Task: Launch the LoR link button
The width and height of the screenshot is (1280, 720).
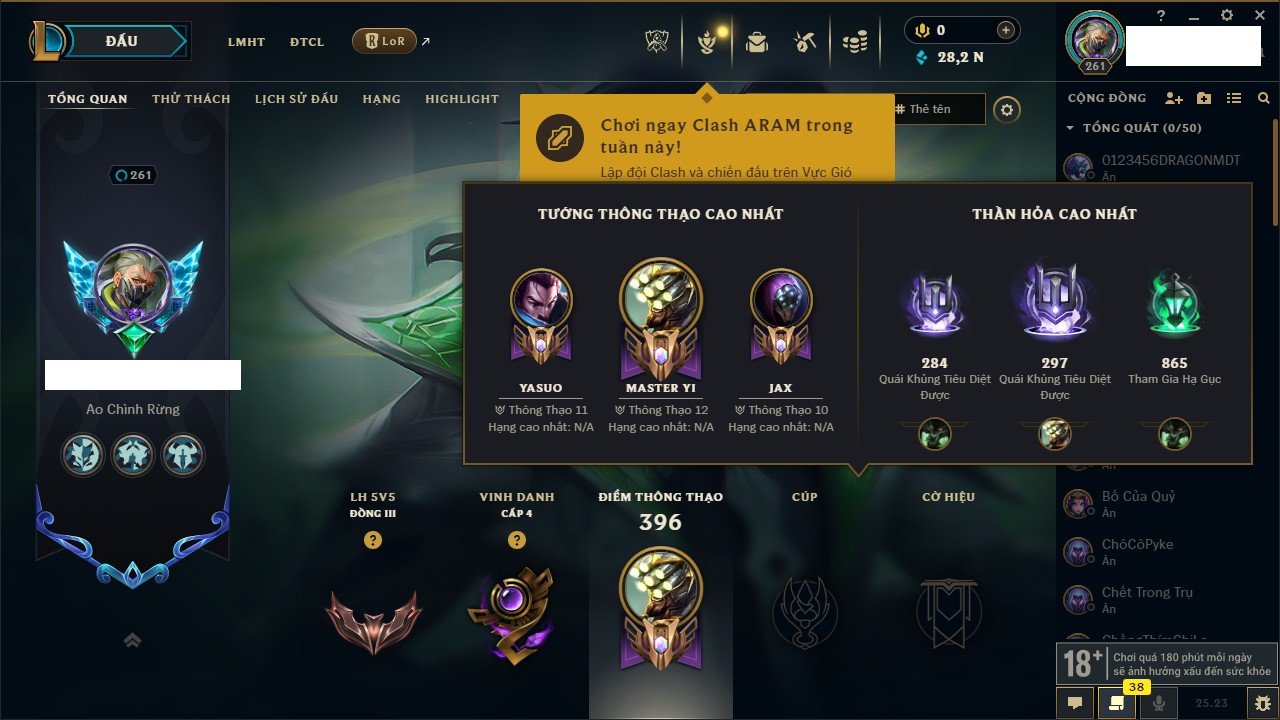Action: pos(384,41)
